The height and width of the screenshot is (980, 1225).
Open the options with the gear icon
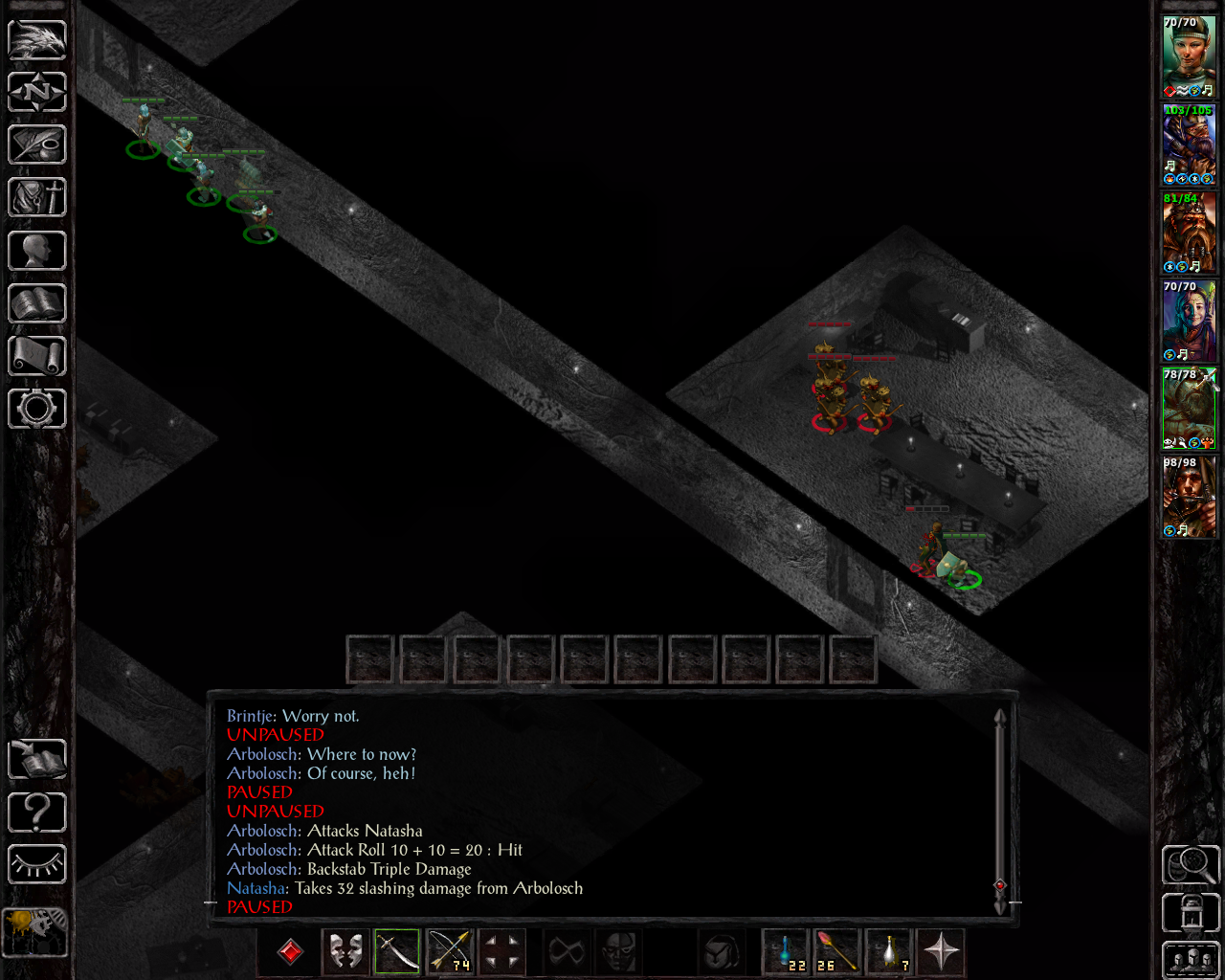click(37, 409)
